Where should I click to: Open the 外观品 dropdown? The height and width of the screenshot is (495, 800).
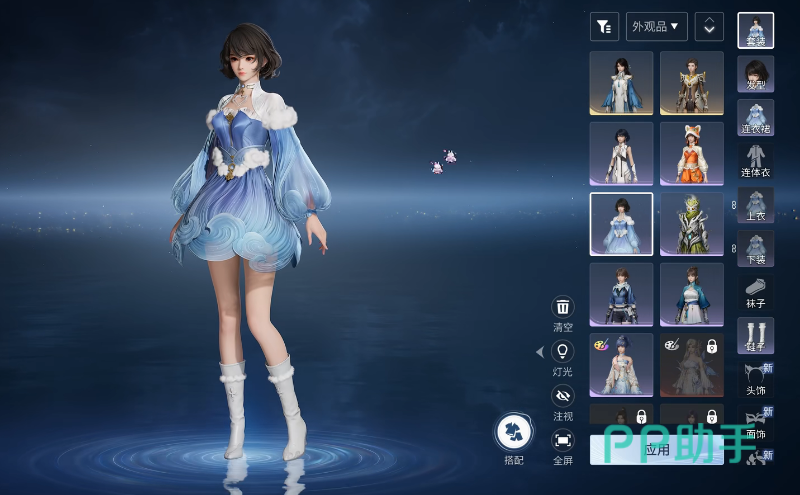(x=656, y=26)
